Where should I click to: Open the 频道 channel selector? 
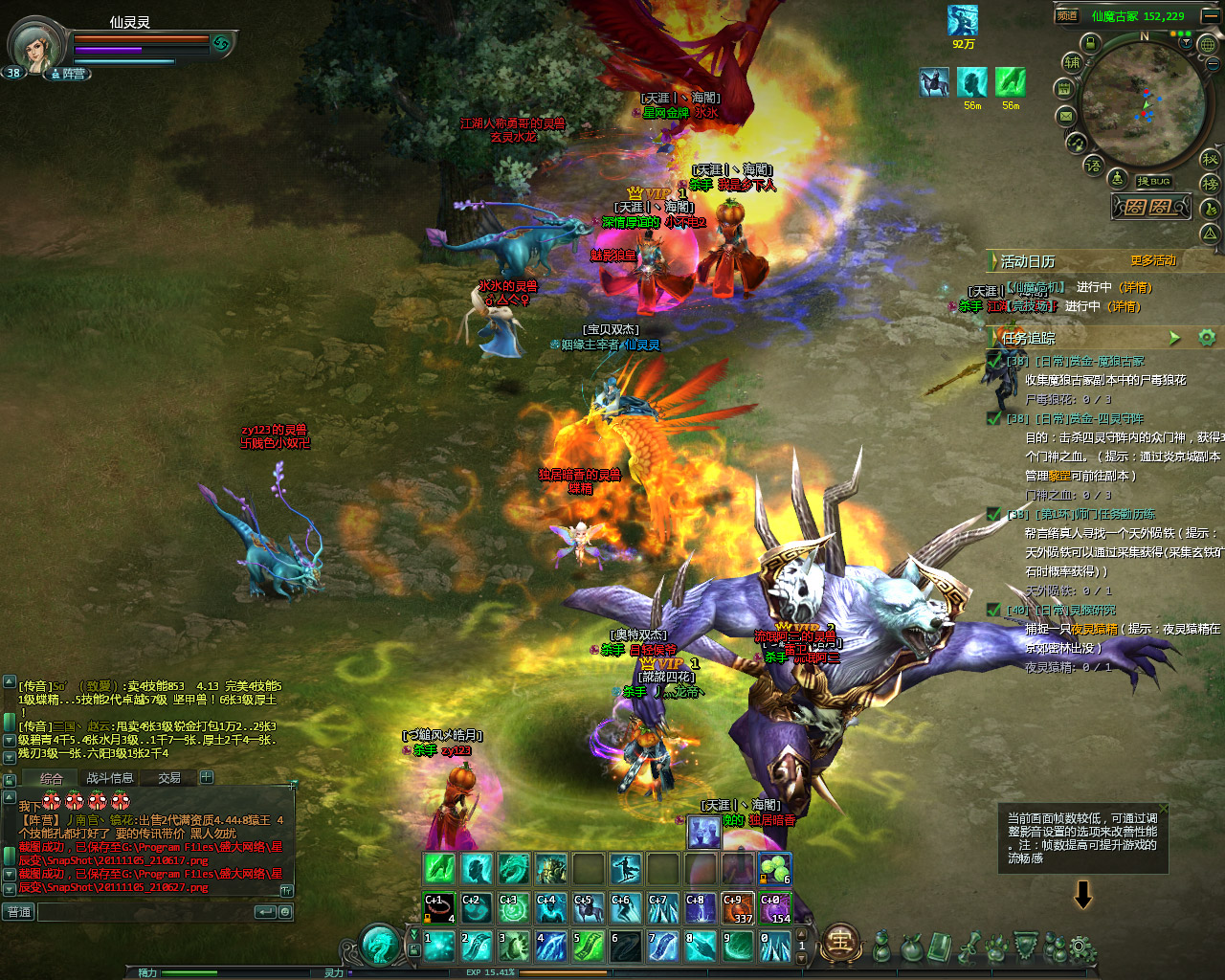[x=1067, y=15]
